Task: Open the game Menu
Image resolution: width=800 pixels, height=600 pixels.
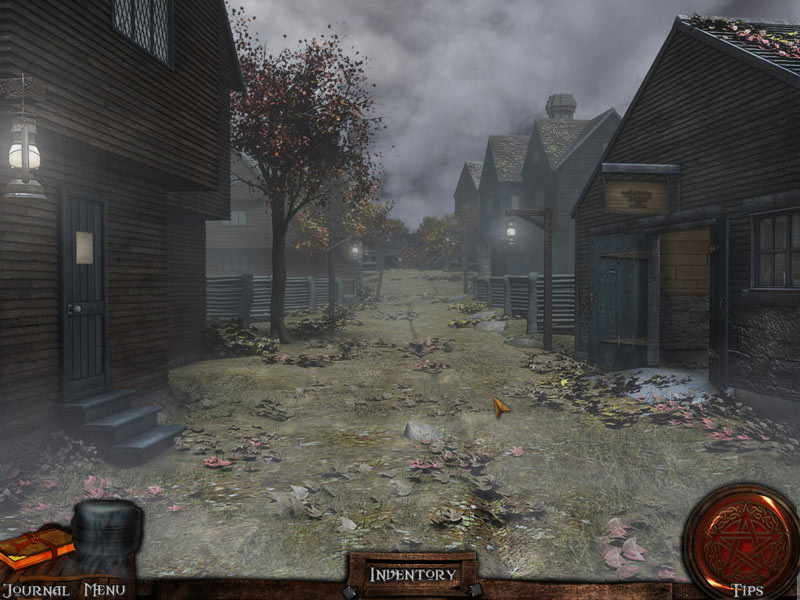Action: pos(105,590)
